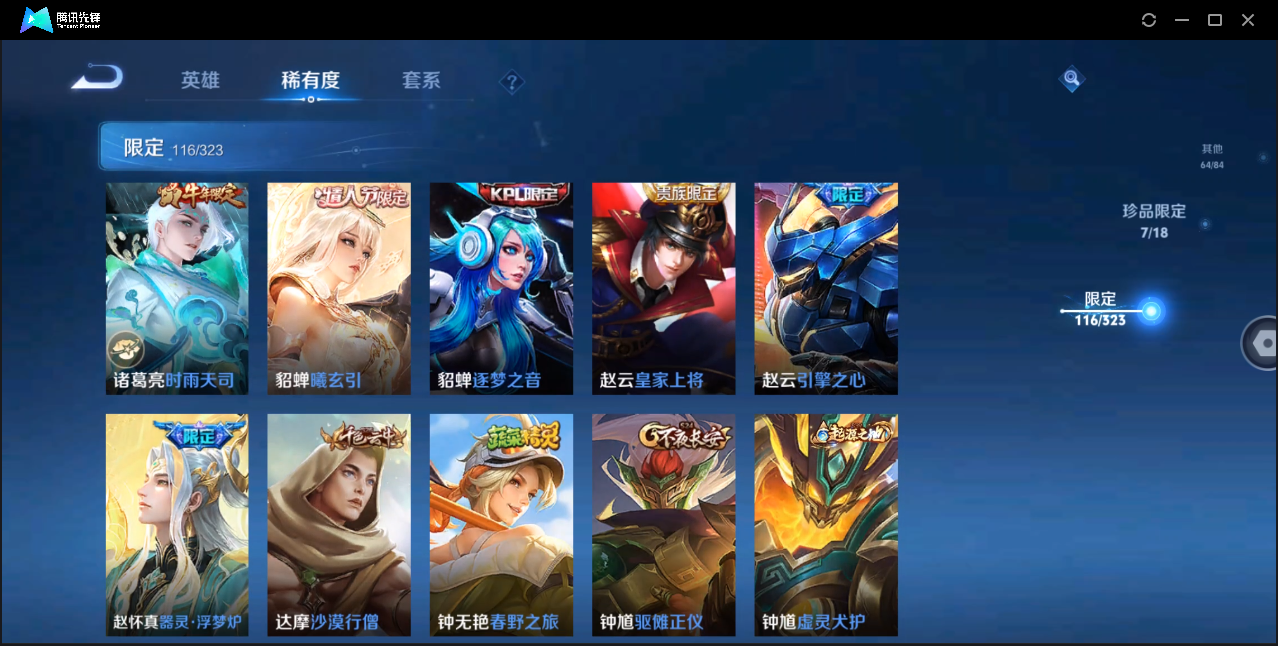Jump to the 珍品限定 rarity category

point(1153,220)
